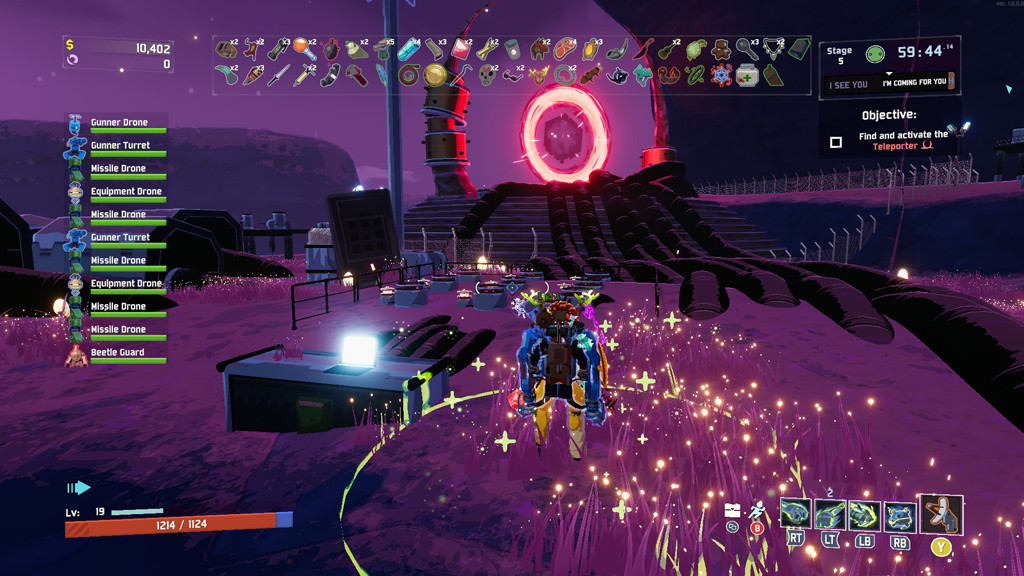Click the snowflake relic item icon
Screen dimensions: 1024x576
click(721, 75)
